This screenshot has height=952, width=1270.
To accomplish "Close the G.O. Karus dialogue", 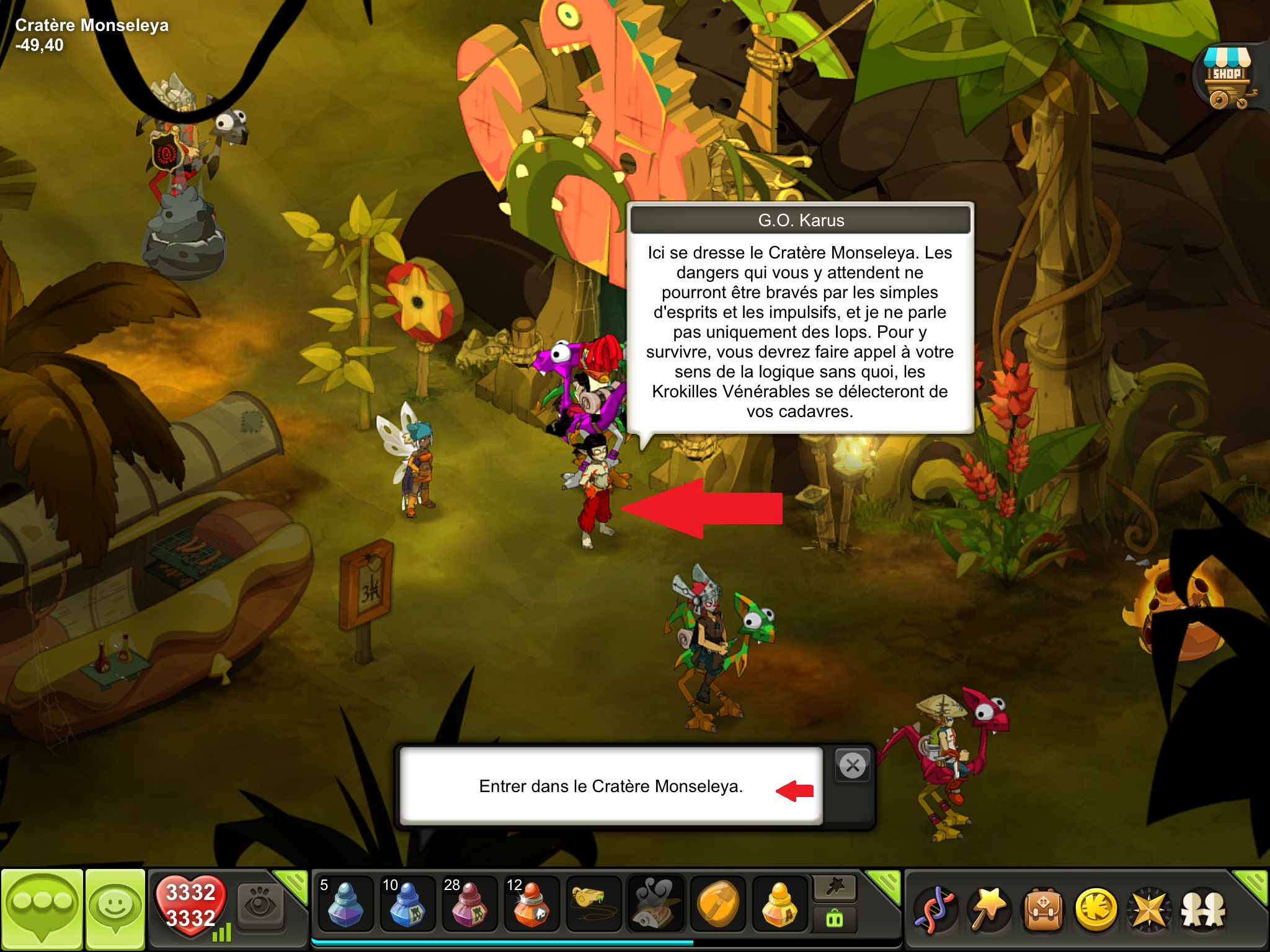I will pyautogui.click(x=853, y=765).
